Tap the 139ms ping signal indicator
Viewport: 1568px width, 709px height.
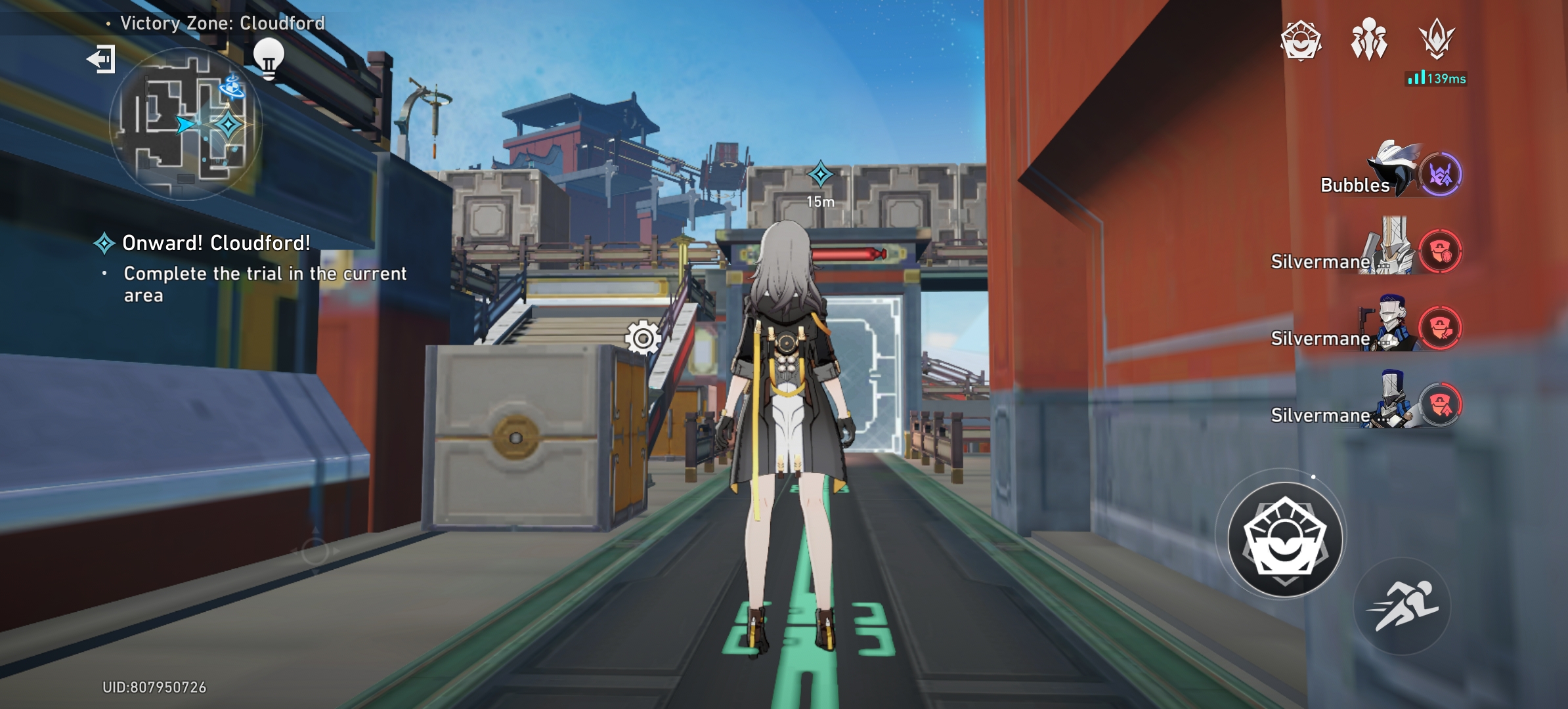1436,79
